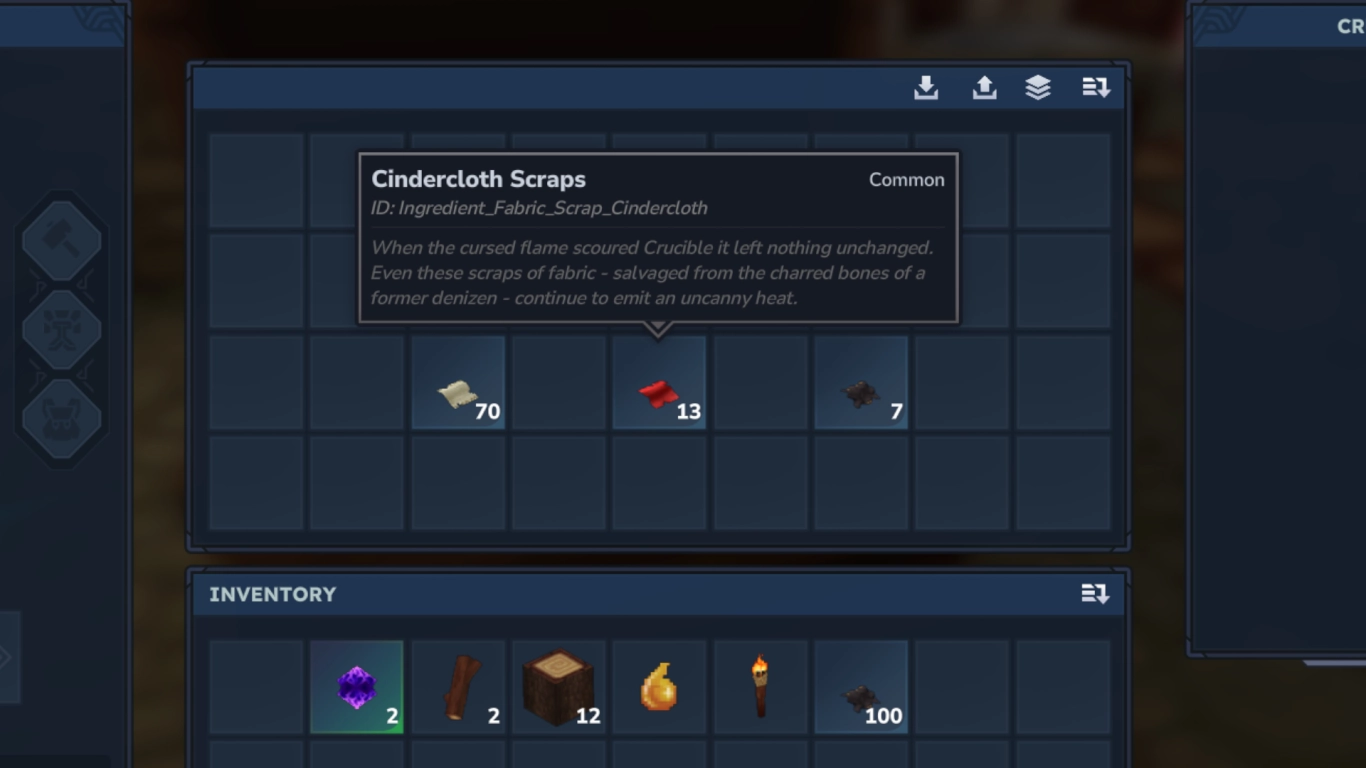Sort the chest contents with the sort icon
1366x768 pixels.
pyautogui.click(x=1096, y=88)
